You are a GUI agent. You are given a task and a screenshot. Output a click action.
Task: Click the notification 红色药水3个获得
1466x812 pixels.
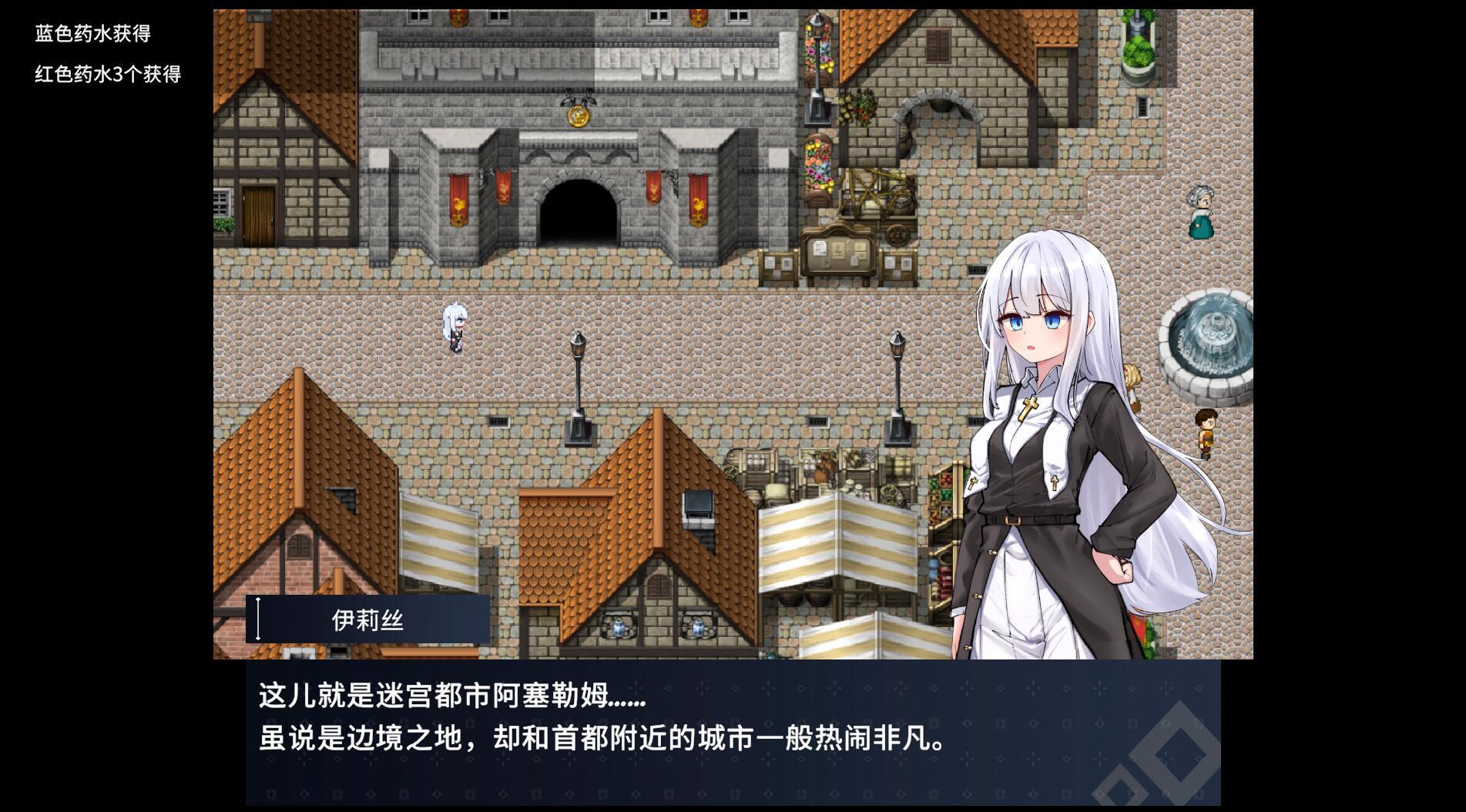click(108, 75)
